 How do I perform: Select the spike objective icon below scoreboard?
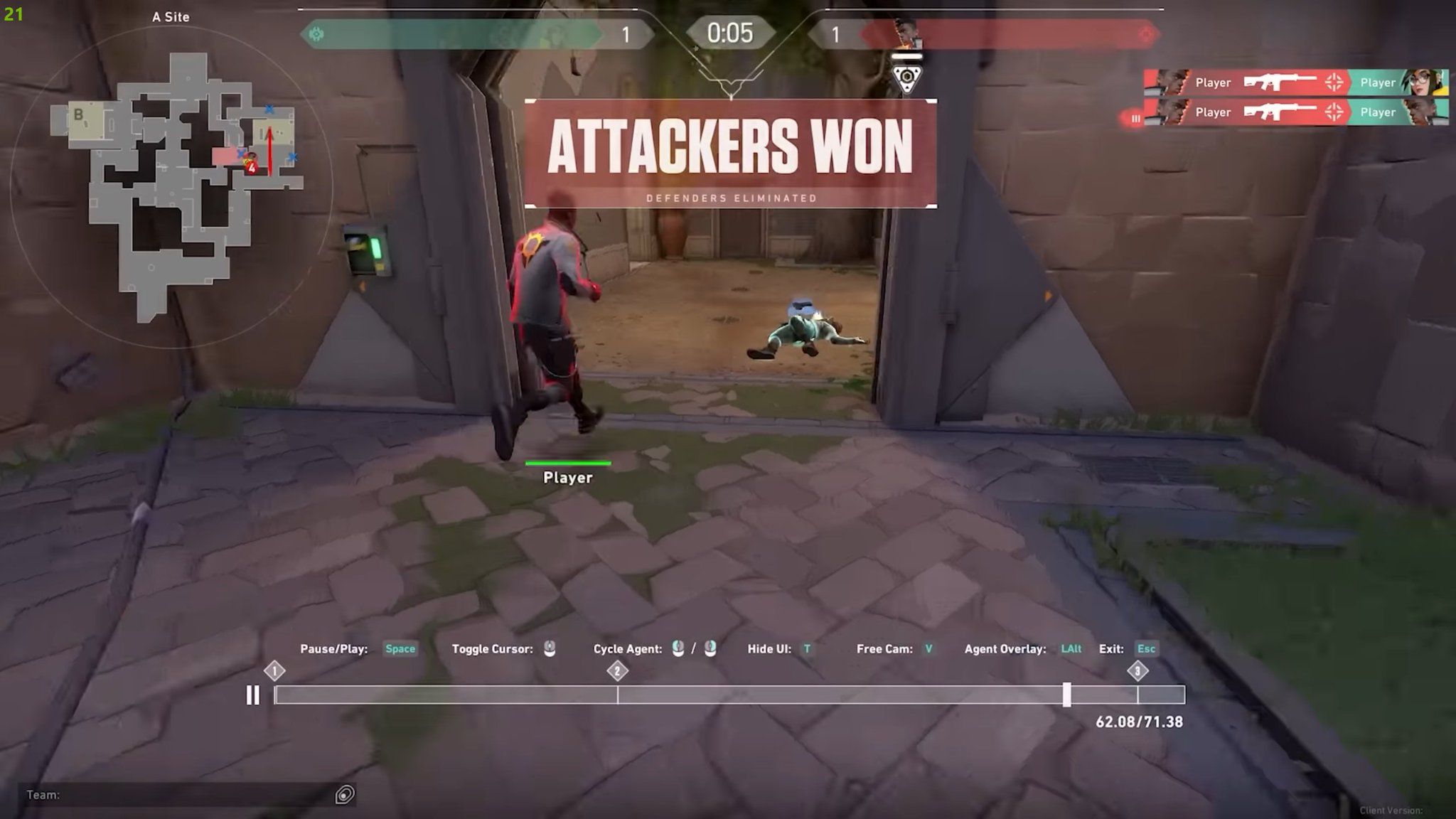(x=906, y=77)
